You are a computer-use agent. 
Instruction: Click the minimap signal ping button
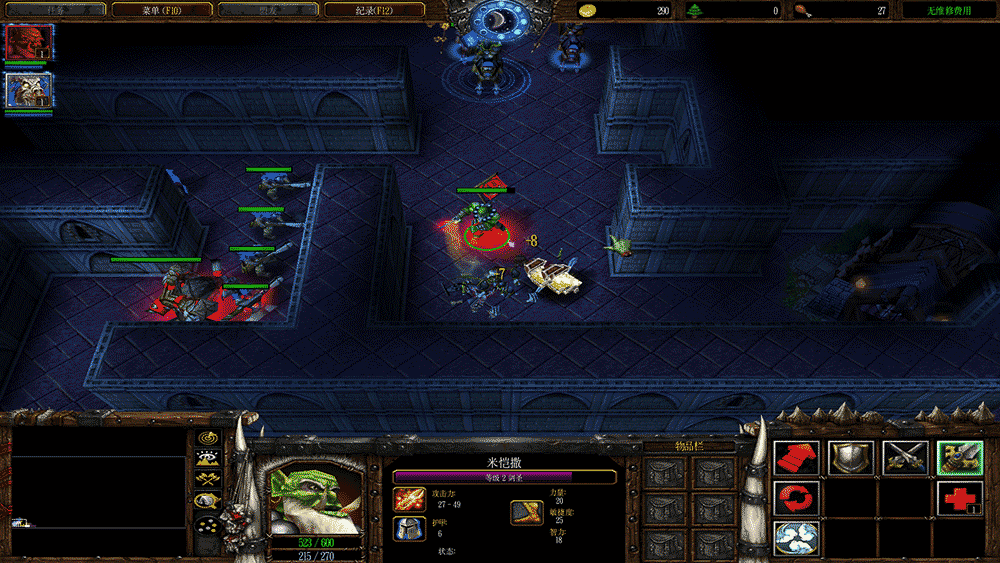[208, 438]
